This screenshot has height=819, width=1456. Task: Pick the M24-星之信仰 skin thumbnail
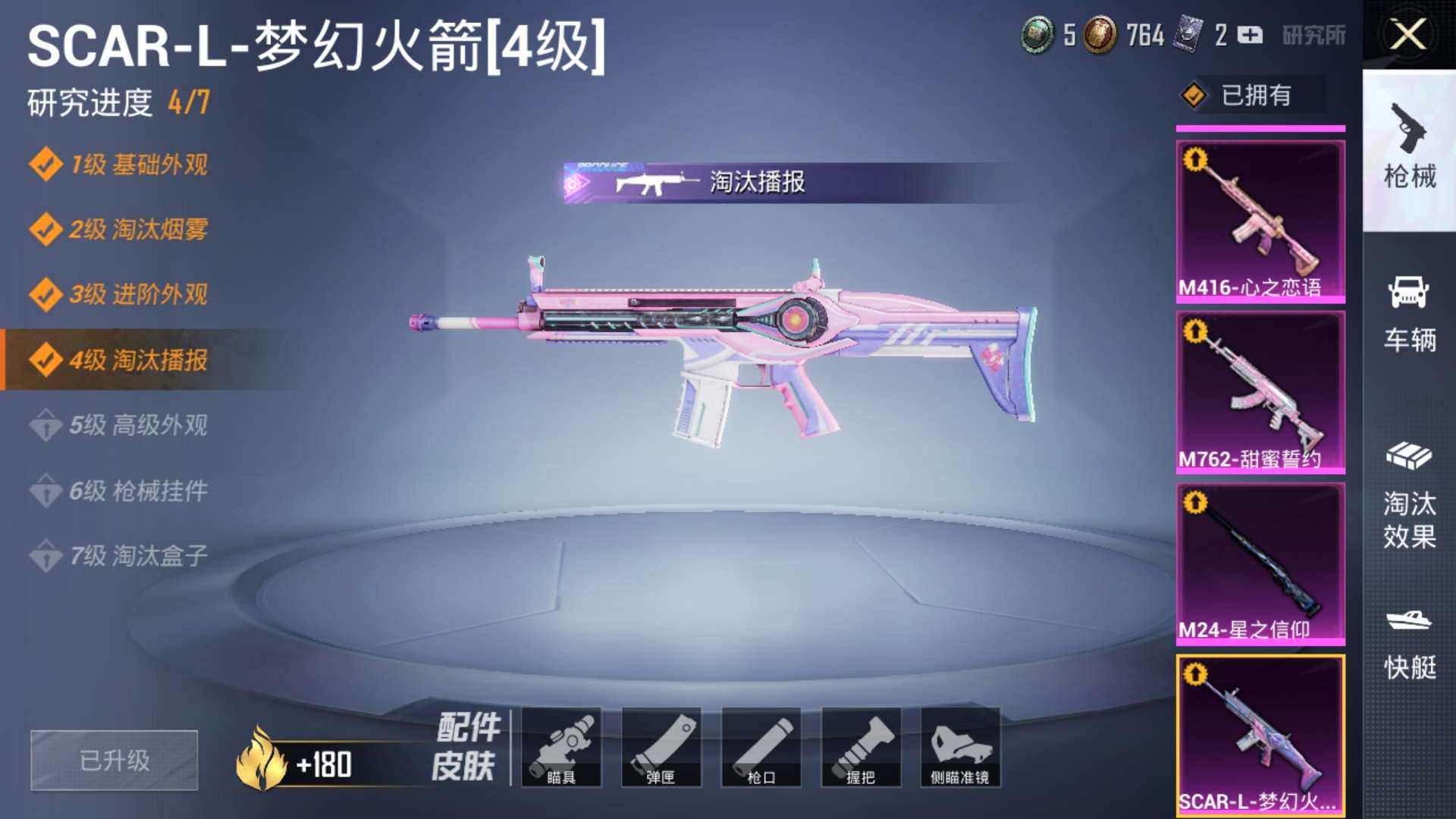pyautogui.click(x=1260, y=563)
